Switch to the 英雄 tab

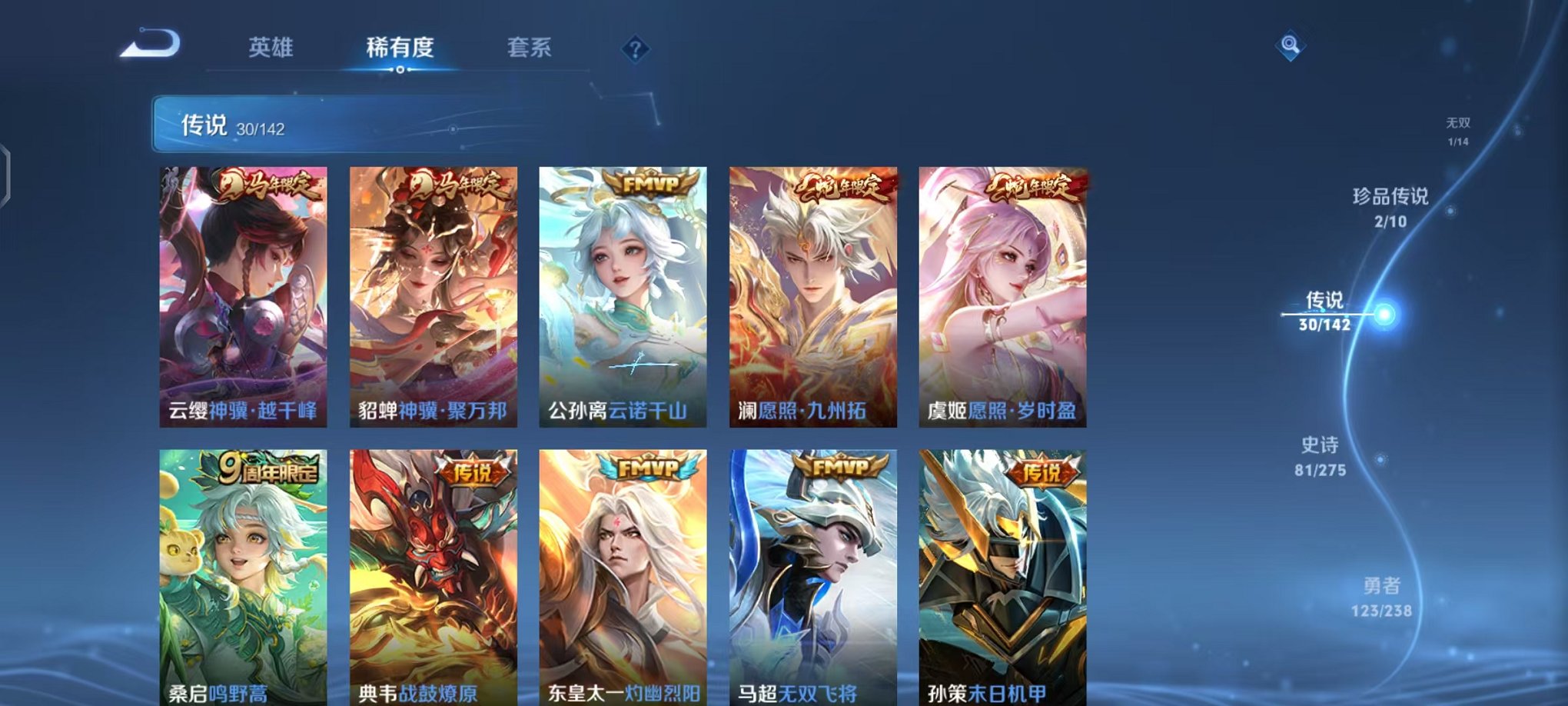pos(270,48)
